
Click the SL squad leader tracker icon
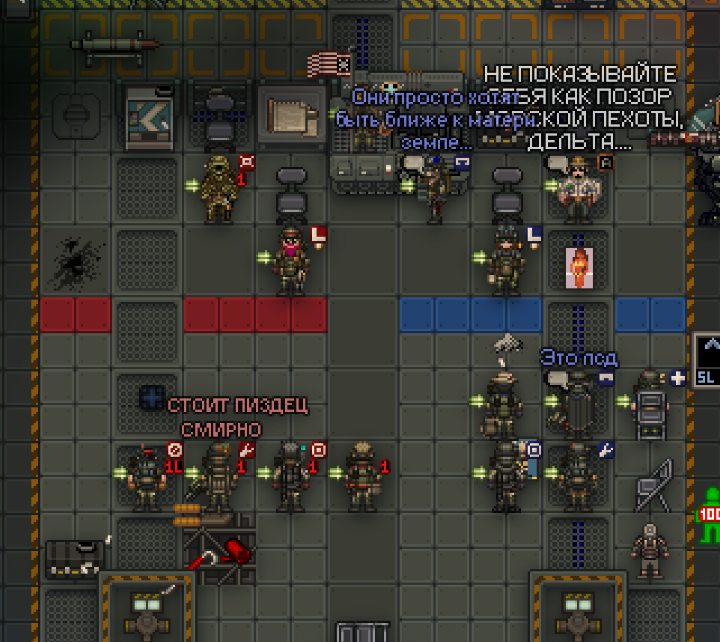coord(707,361)
